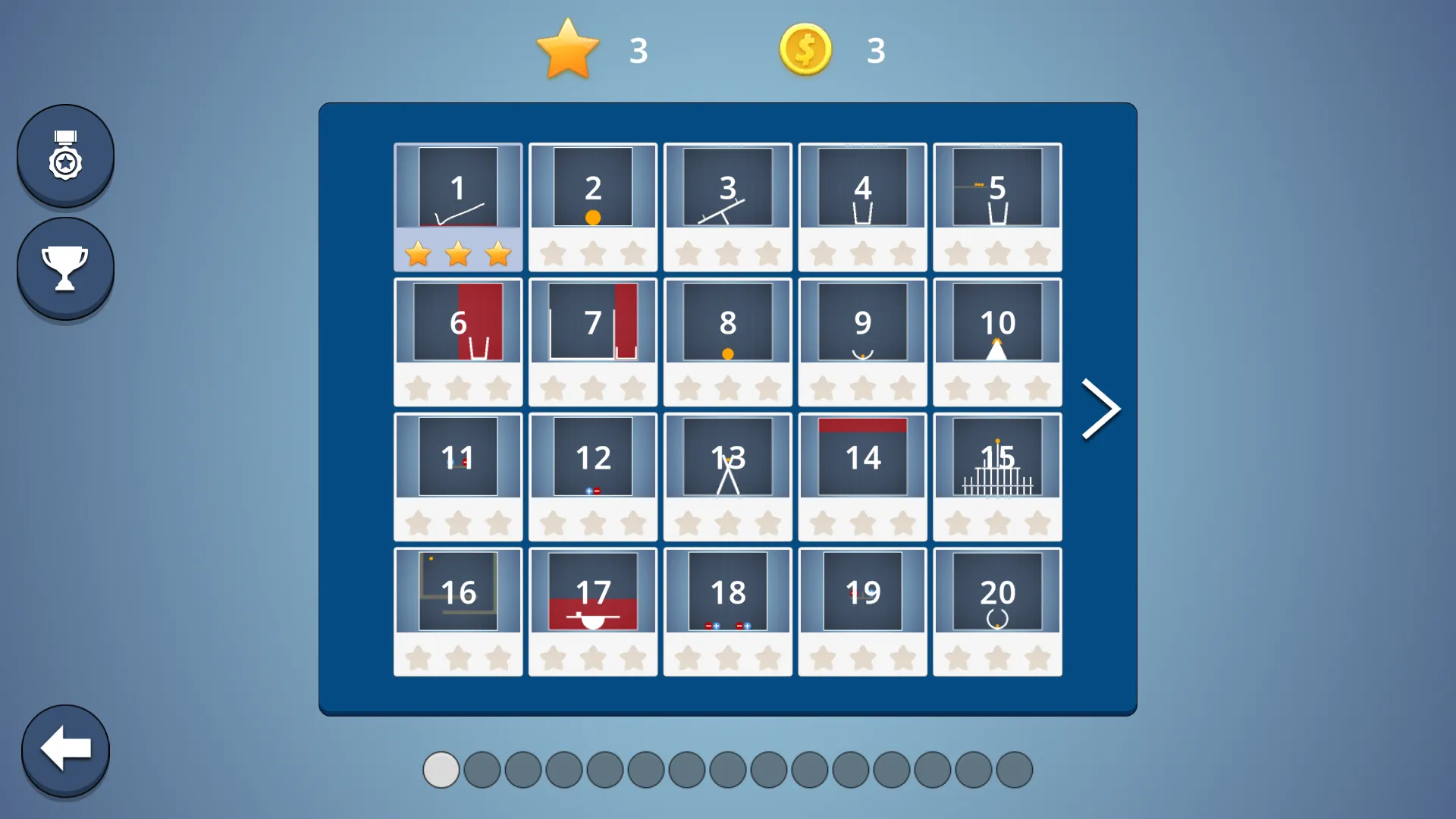Click the coin currency icon

pyautogui.click(x=805, y=49)
